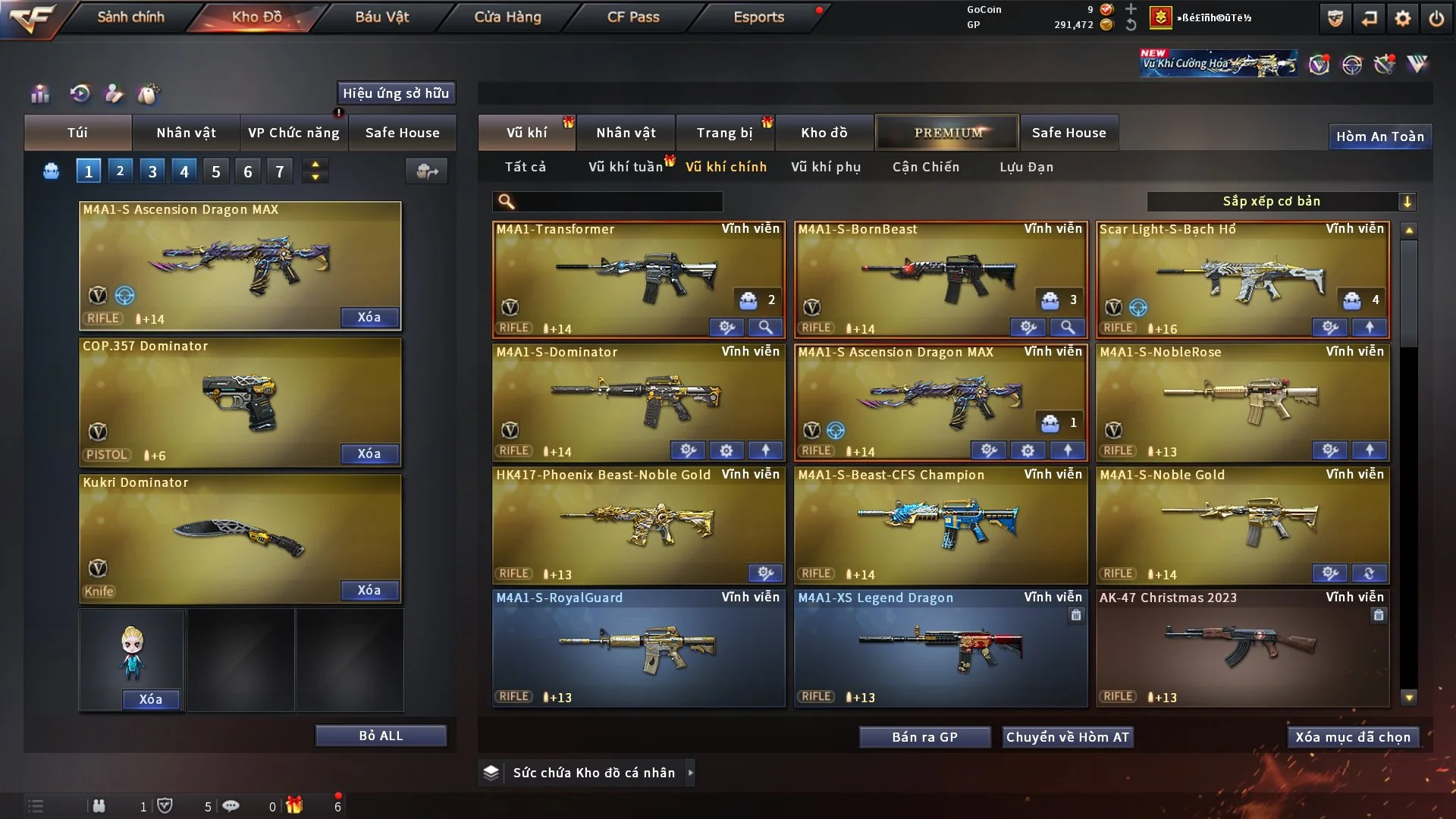The width and height of the screenshot is (1456, 819).
Task: Select the M4A1-S-RoyalGuard weapon card
Action: 639,648
